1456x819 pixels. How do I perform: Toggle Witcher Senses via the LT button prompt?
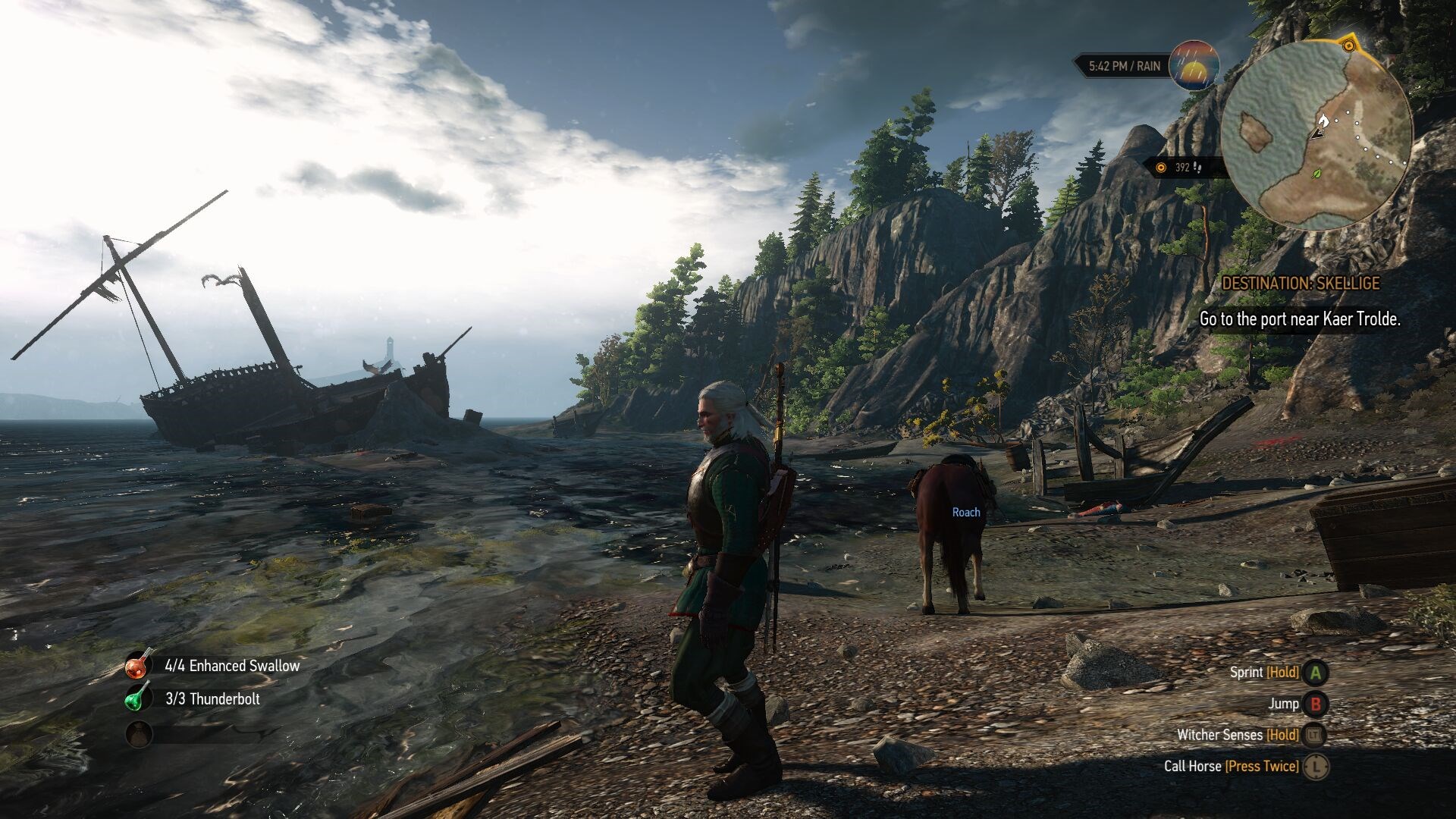click(x=1313, y=735)
